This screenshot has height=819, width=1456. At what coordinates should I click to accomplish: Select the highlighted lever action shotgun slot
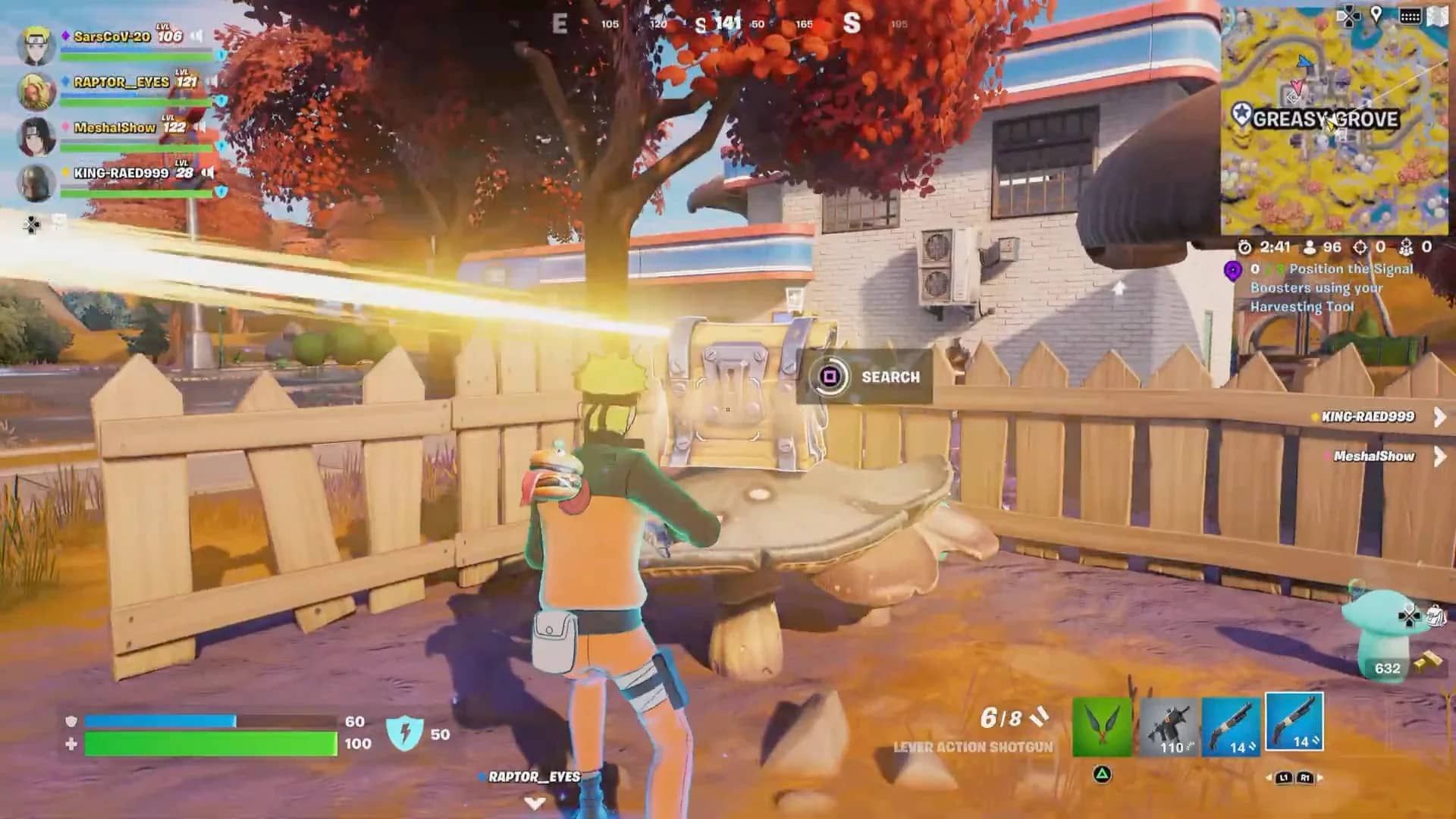(x=1295, y=723)
